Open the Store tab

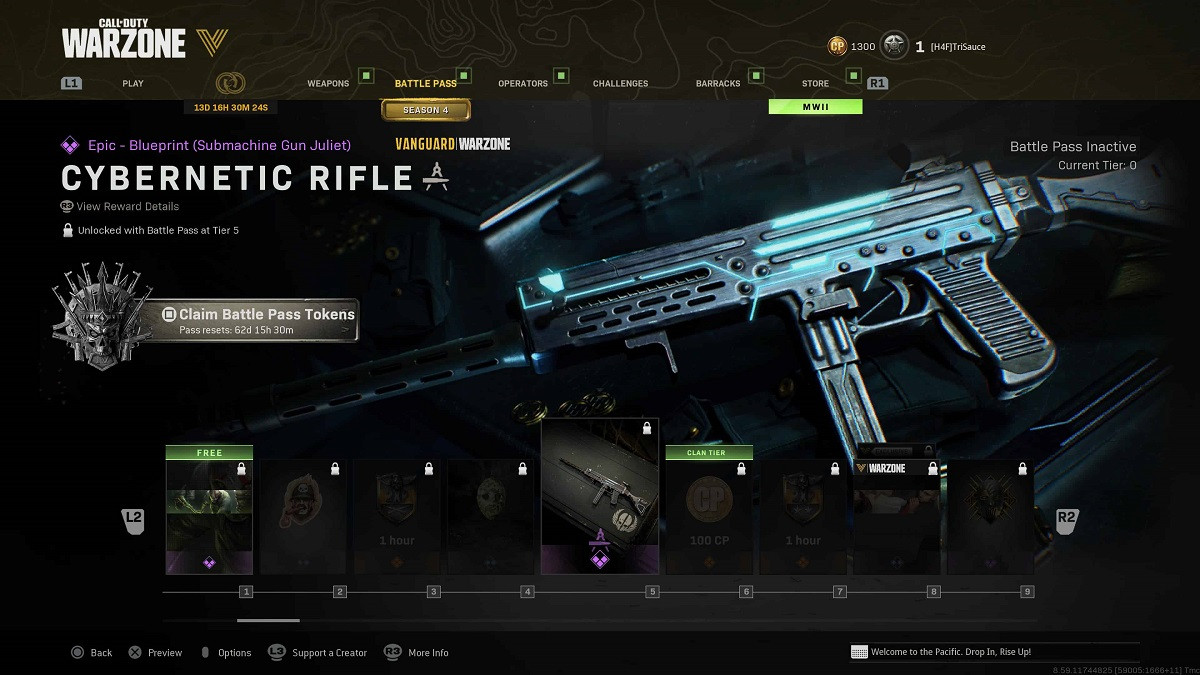[x=815, y=83]
